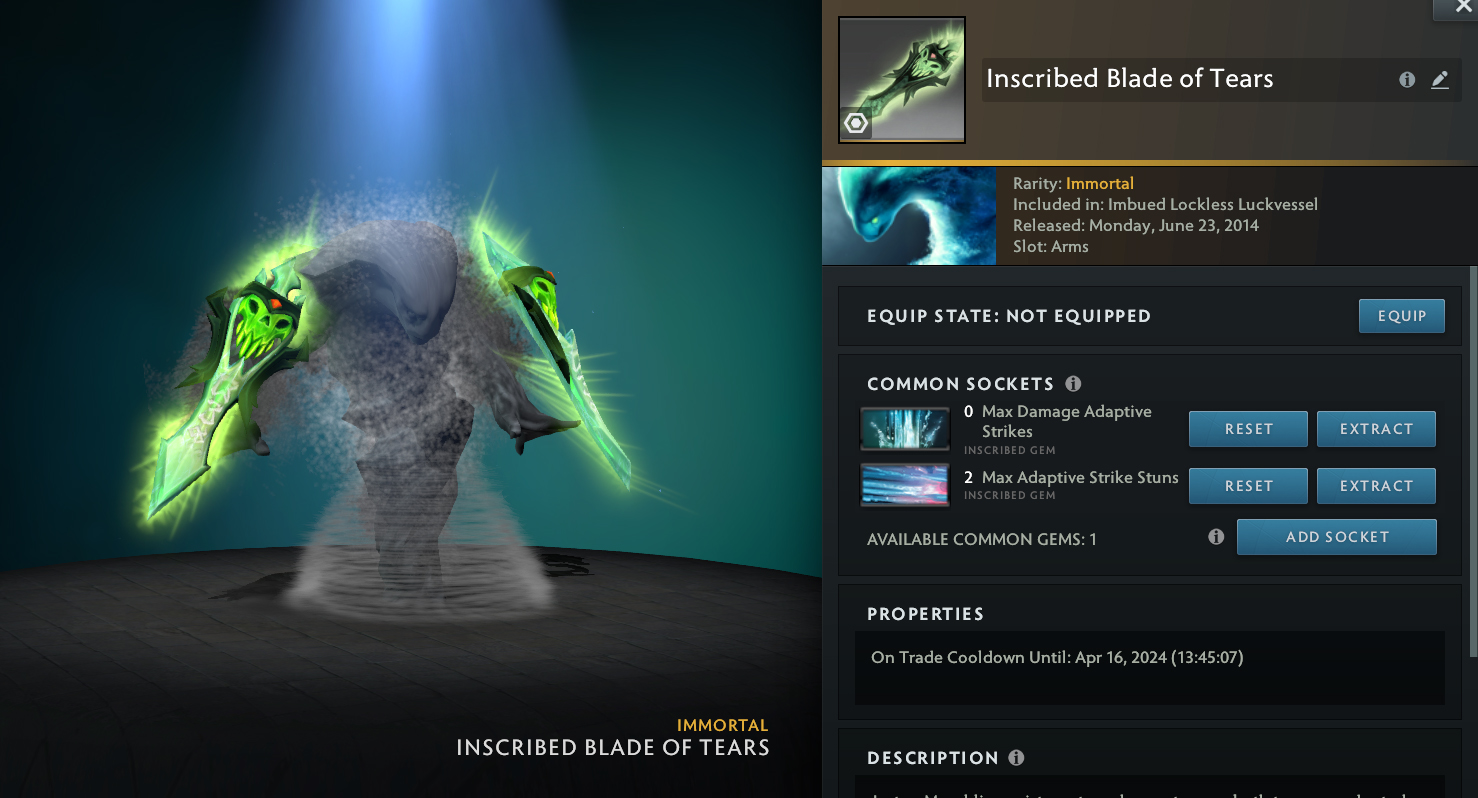
Task: Extract the Max Adaptive Strike Stuns gem
Action: tap(1376, 486)
